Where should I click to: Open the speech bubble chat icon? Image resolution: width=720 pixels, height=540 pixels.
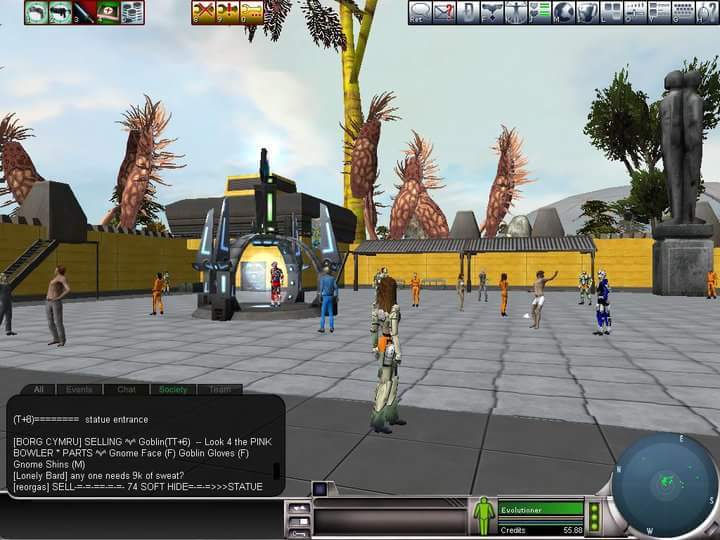click(x=420, y=12)
